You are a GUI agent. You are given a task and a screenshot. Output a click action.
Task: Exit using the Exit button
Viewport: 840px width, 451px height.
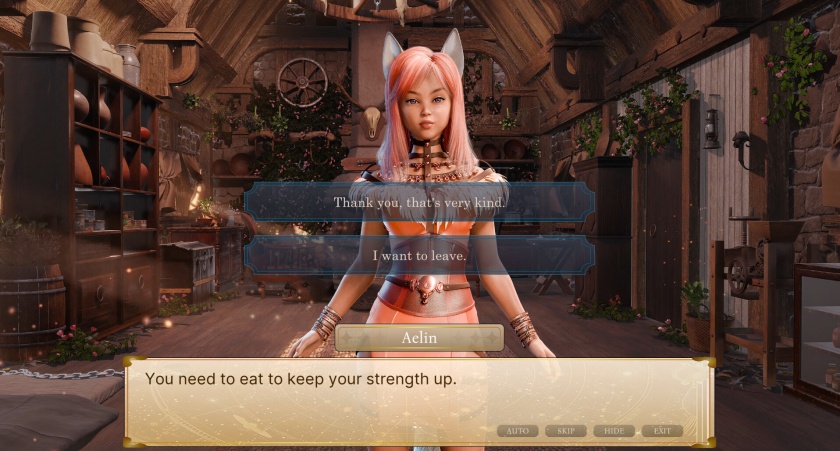coord(662,431)
